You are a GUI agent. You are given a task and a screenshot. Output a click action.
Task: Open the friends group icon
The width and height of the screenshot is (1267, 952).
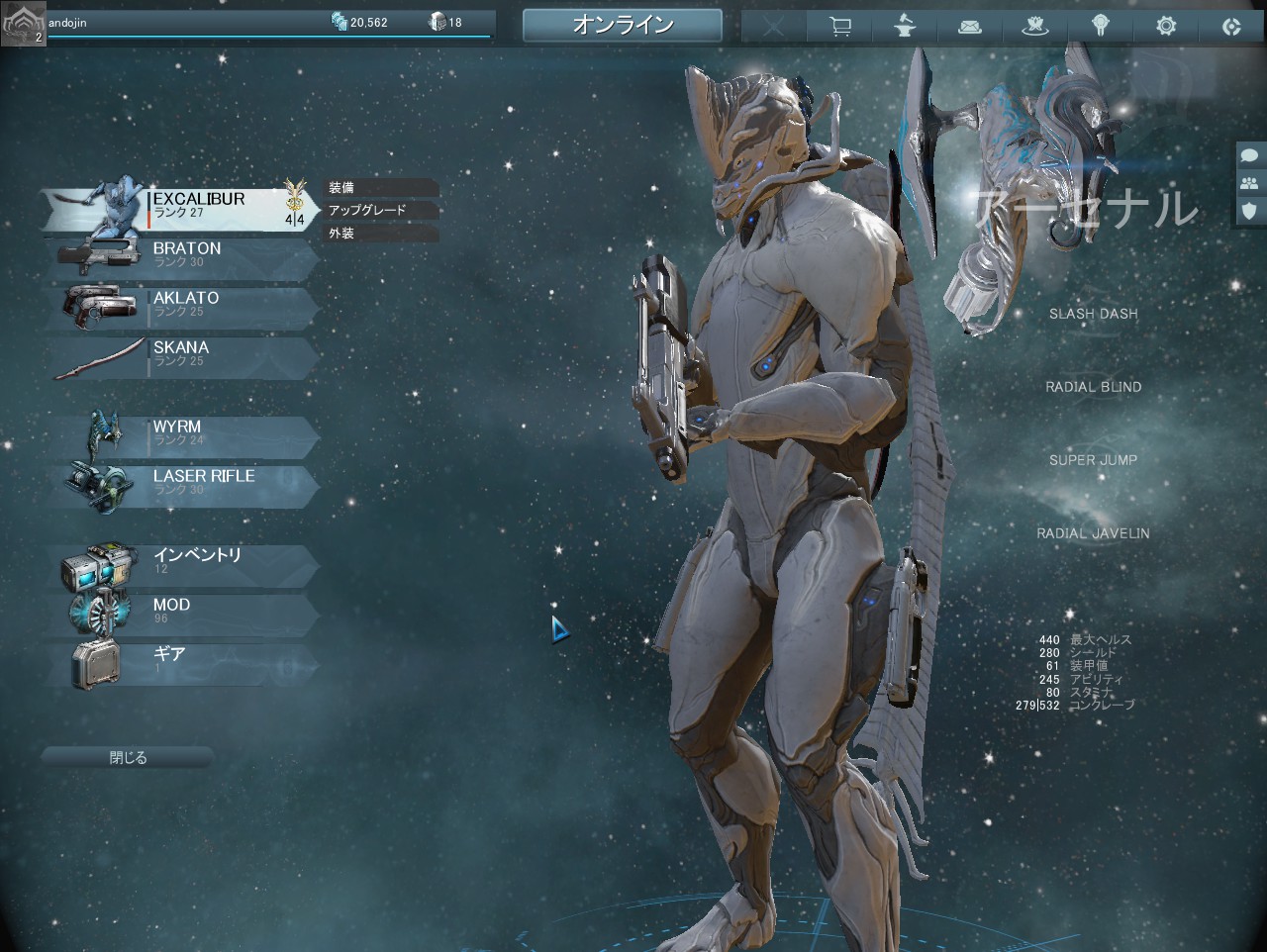1250,183
